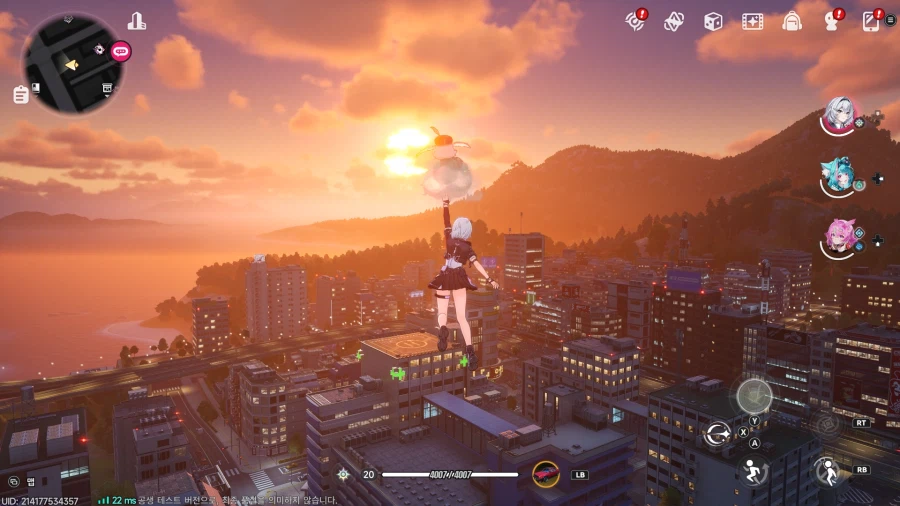The width and height of the screenshot is (900, 506).
Task: Open the pink chat bubble button
Action: (120, 50)
